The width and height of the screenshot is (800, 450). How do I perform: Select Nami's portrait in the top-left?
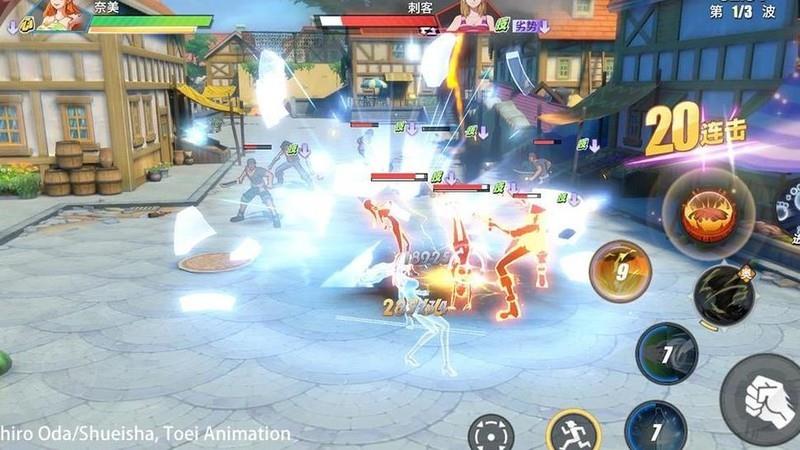[x=62, y=14]
